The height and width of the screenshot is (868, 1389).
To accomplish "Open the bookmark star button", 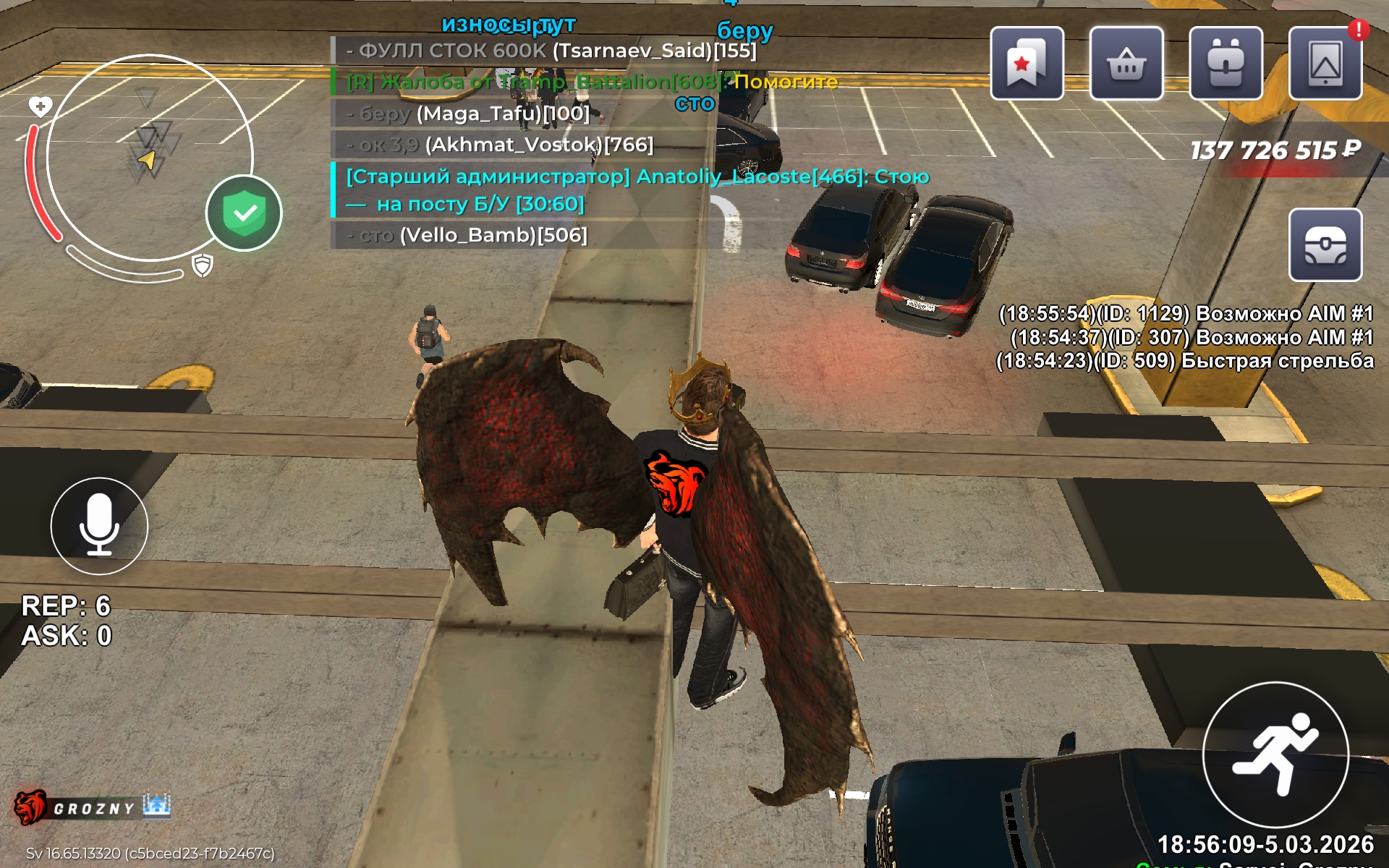I will click(x=1027, y=64).
